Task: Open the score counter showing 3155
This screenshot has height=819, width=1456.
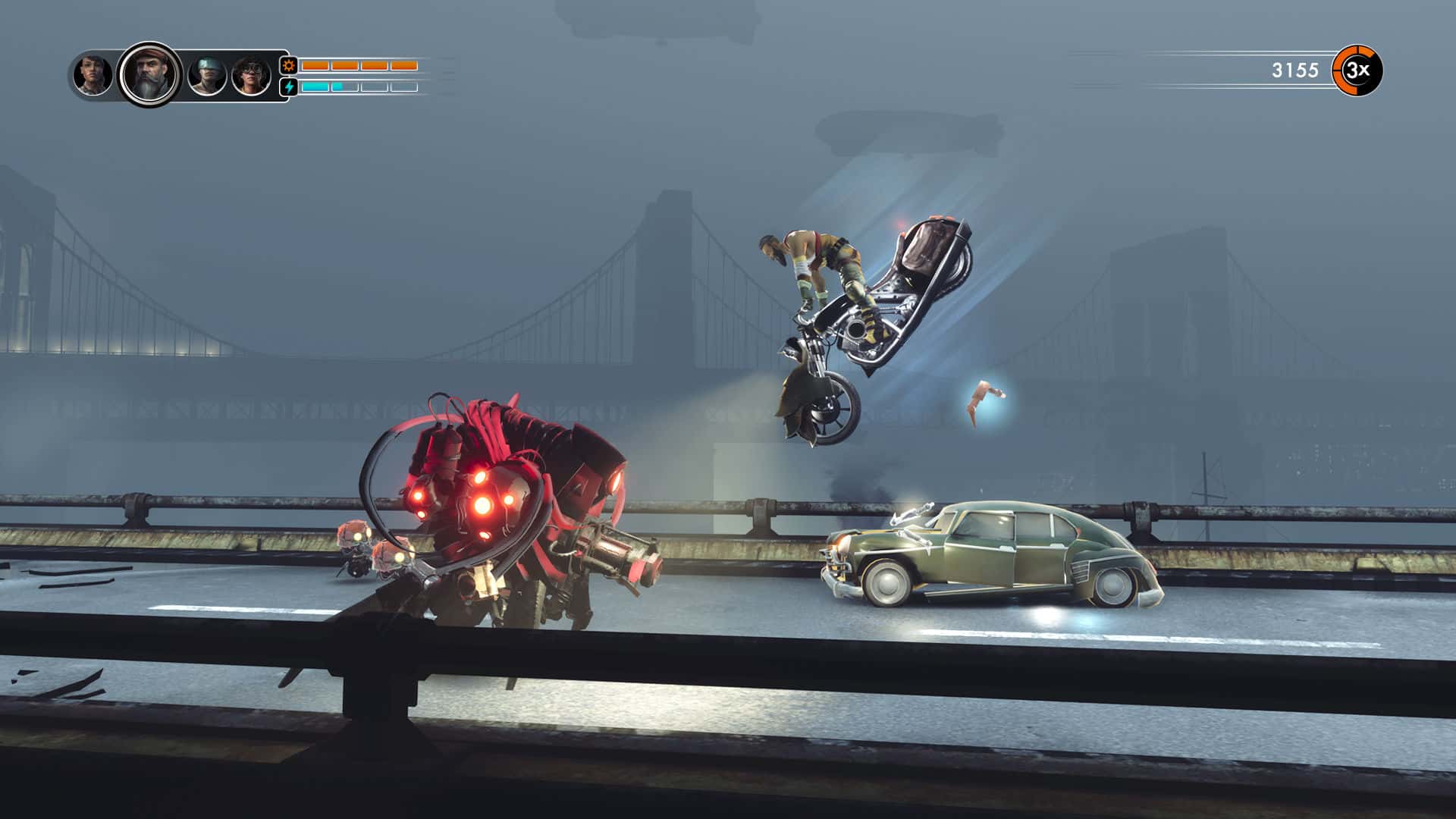Action: 1293,70
